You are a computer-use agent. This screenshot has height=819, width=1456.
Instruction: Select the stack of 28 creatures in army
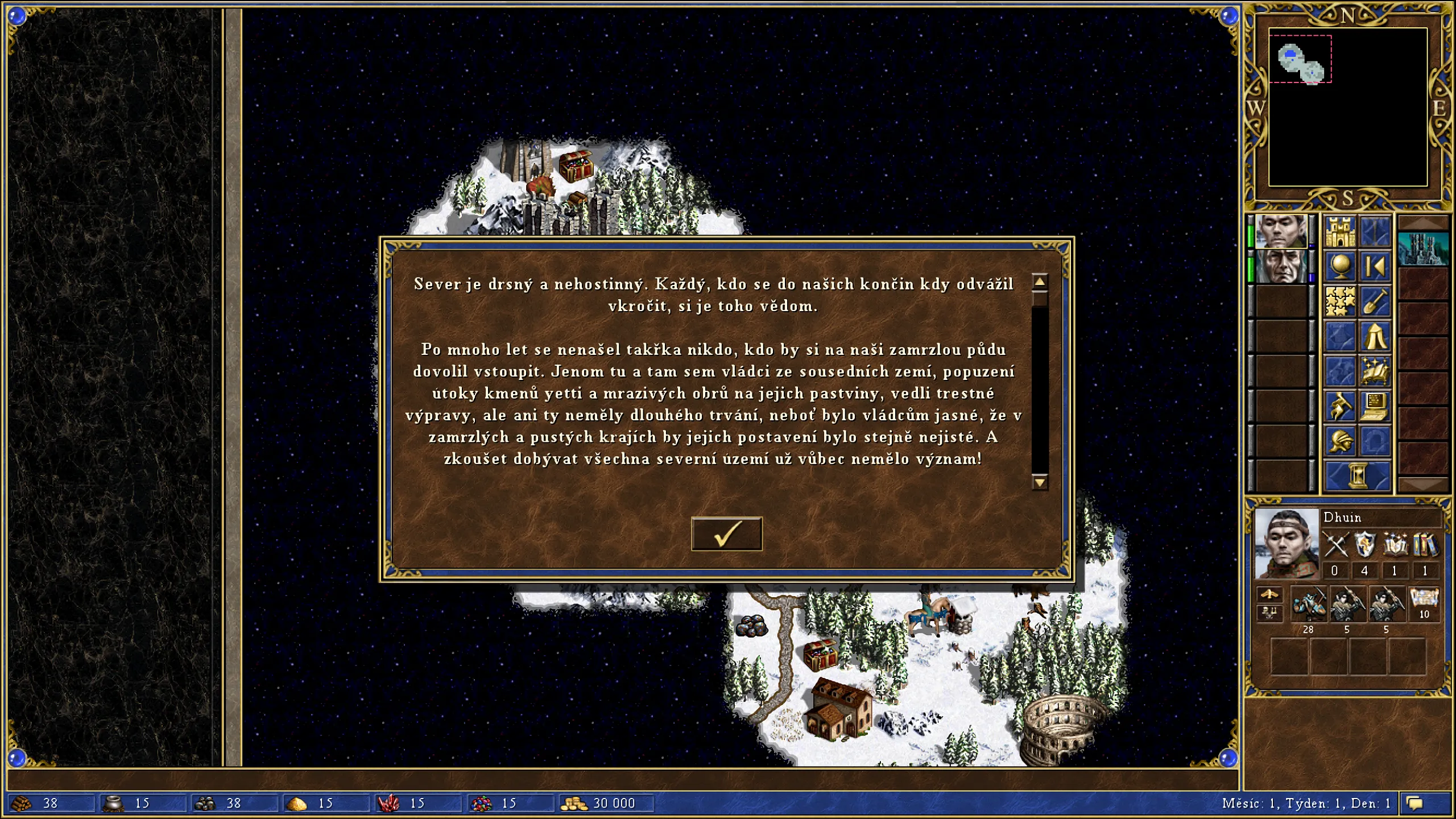(1309, 605)
